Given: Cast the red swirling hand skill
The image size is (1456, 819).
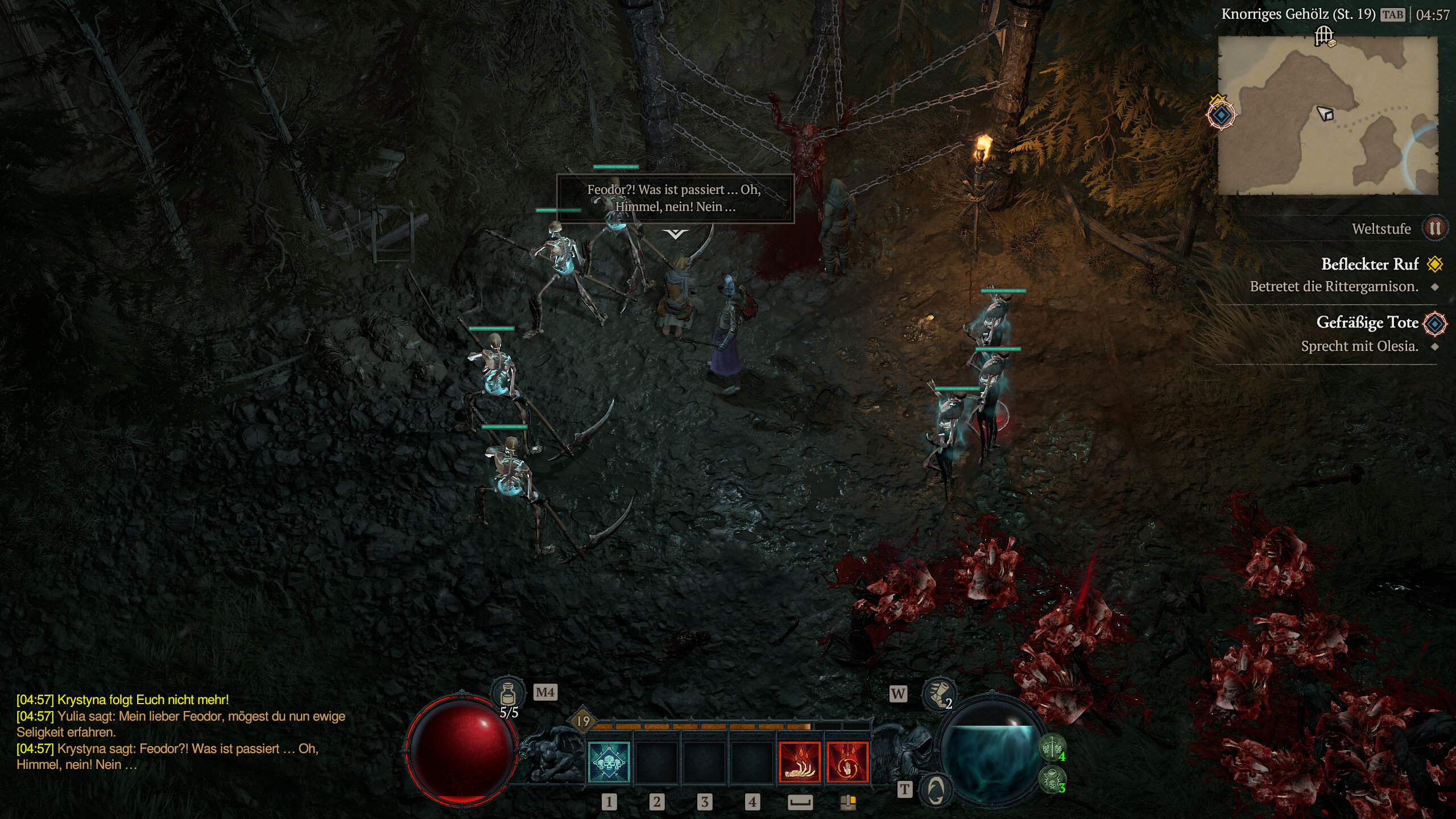Looking at the screenshot, I should coord(847,763).
